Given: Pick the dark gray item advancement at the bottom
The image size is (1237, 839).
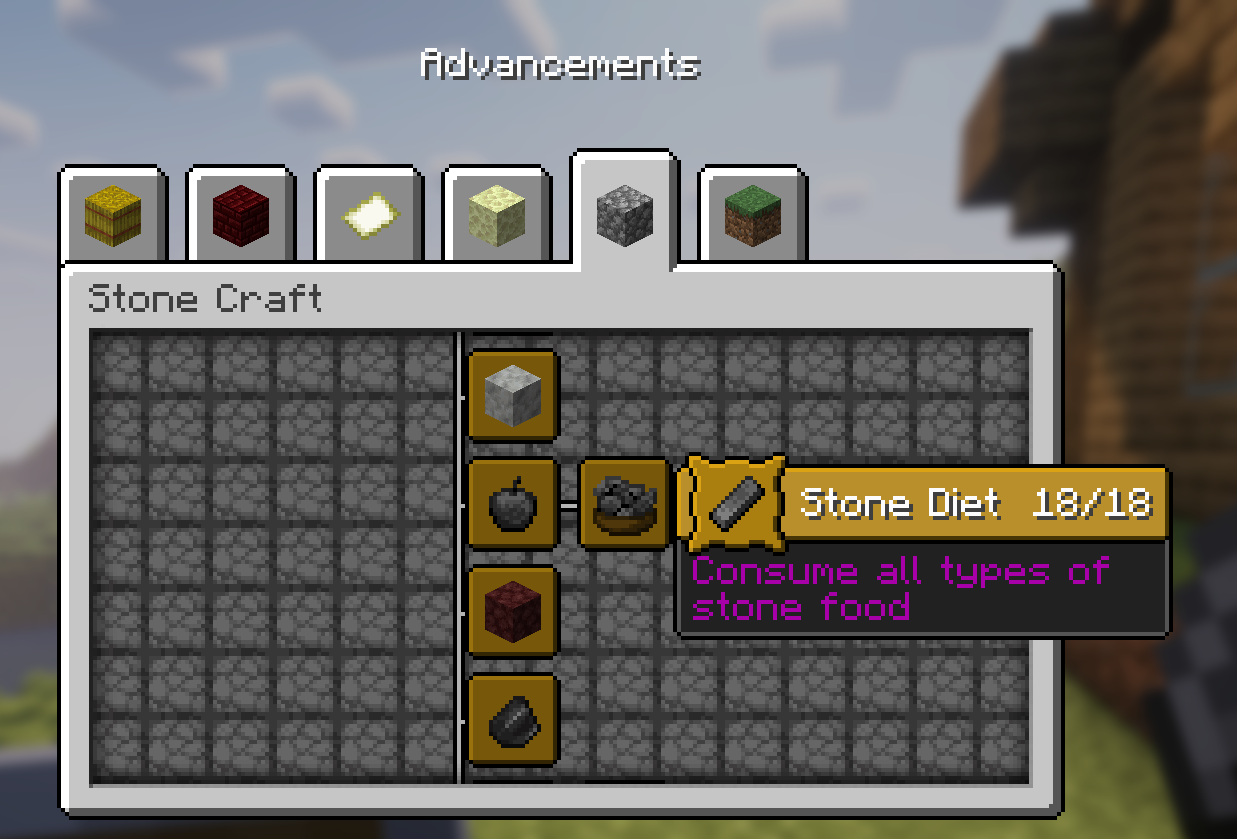Looking at the screenshot, I should pyautogui.click(x=512, y=719).
